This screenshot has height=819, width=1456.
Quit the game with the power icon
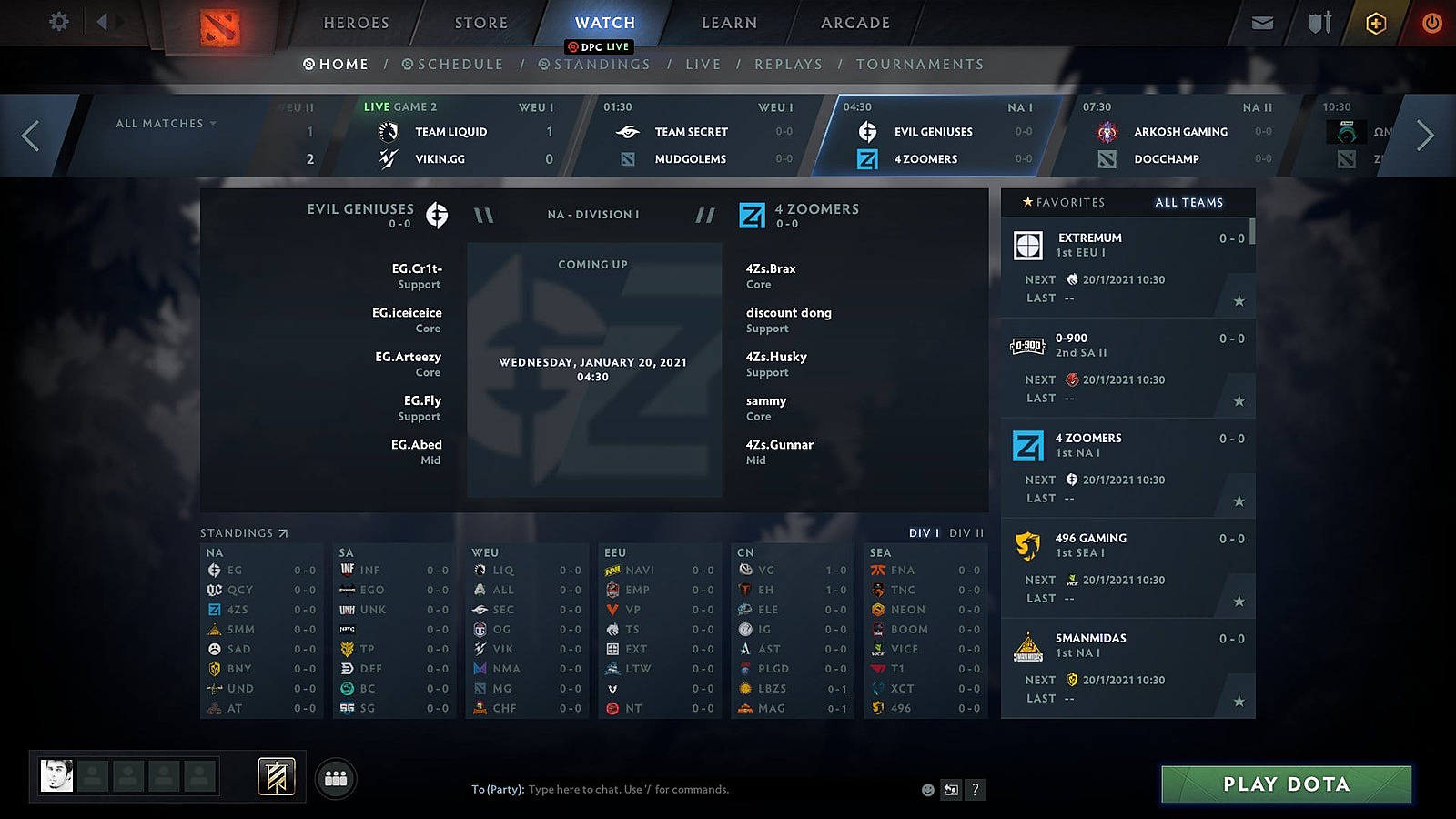tap(1431, 23)
